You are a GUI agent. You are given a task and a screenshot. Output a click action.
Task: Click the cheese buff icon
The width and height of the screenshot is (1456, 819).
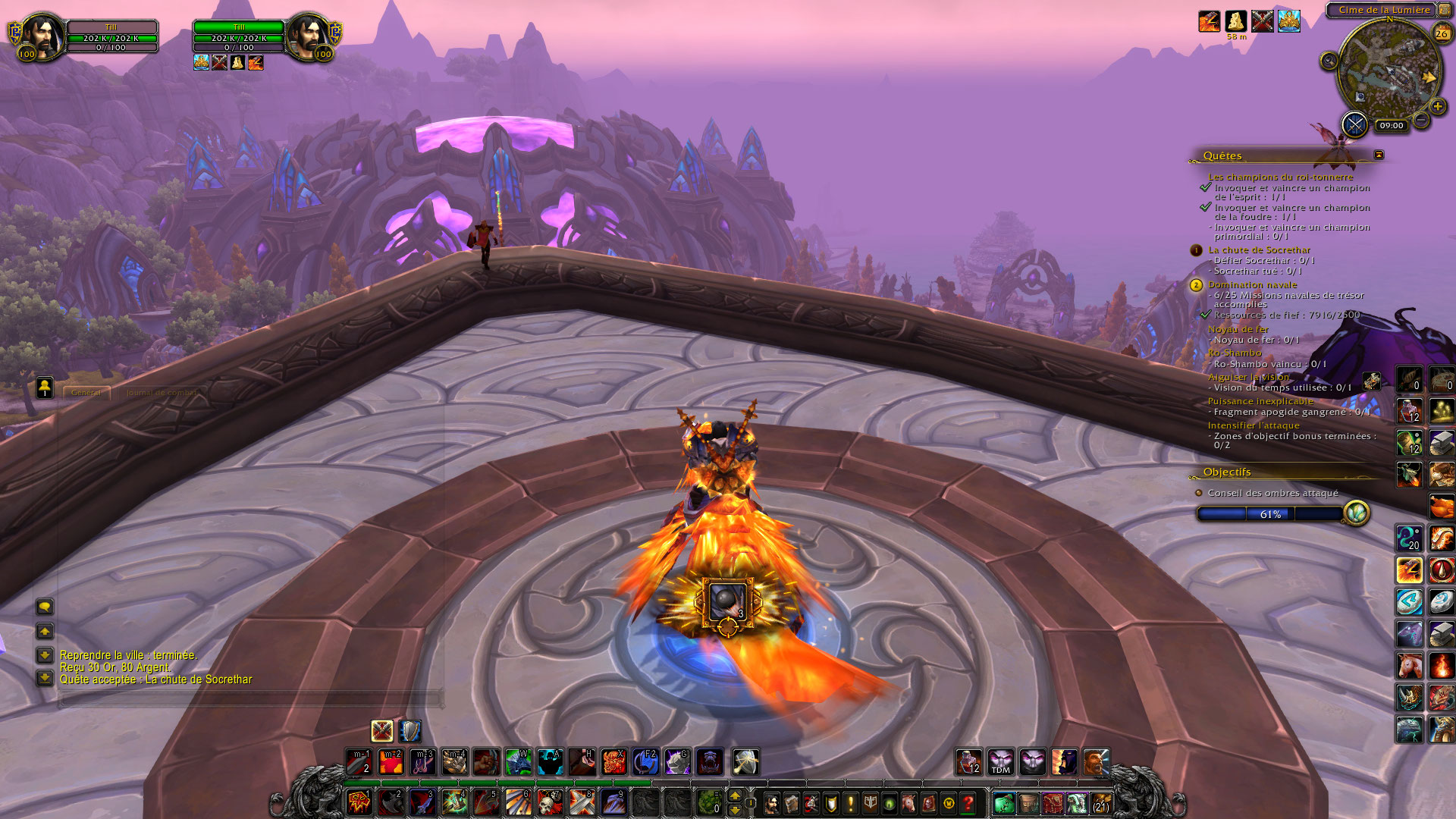point(1235,20)
